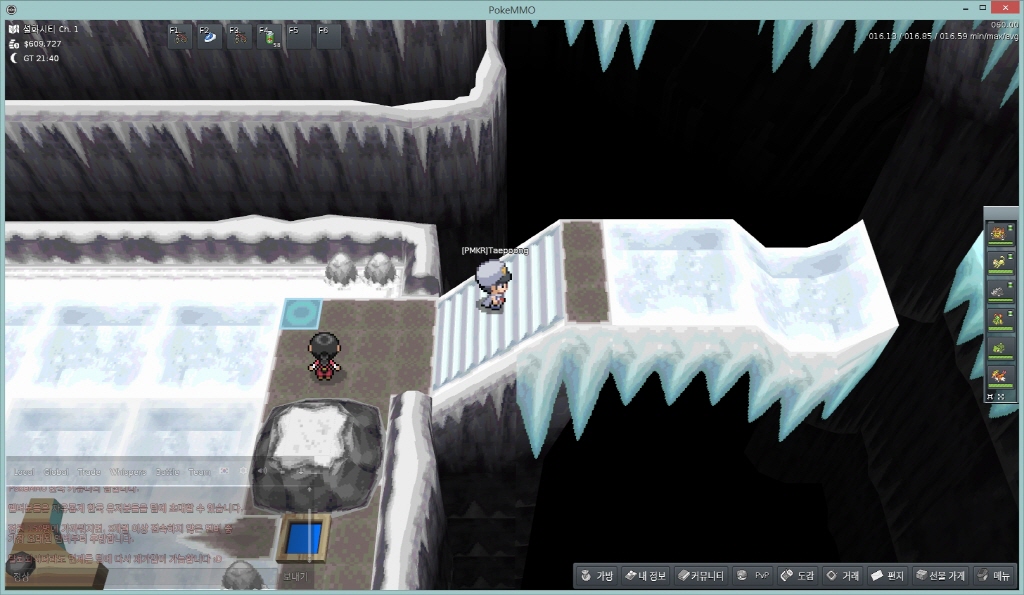Screen dimensions: 1024x595
Task: Select the first Pokémon in the party panel
Action: point(999,233)
